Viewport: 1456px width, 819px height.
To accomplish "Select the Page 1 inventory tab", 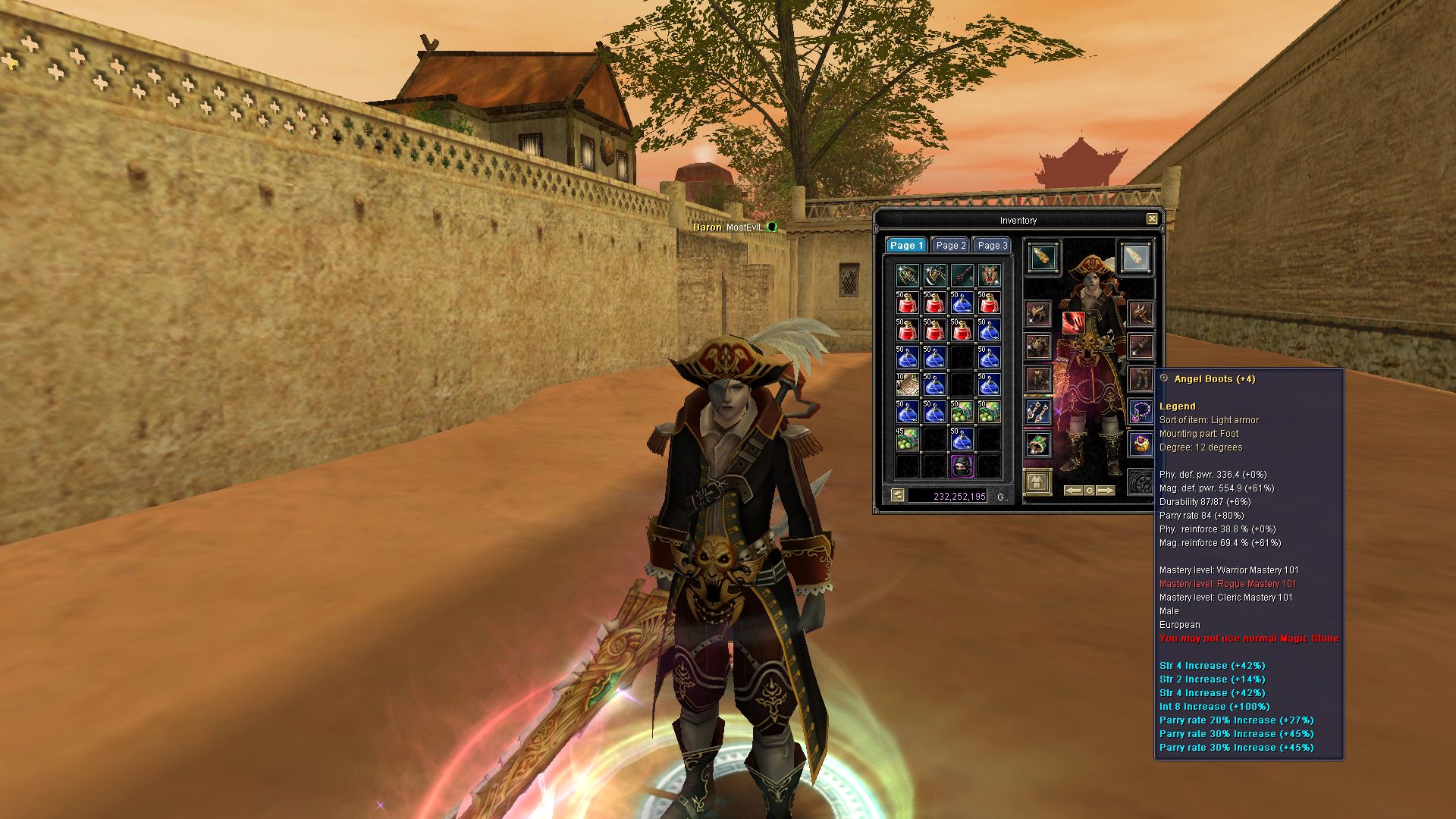I will pyautogui.click(x=906, y=245).
